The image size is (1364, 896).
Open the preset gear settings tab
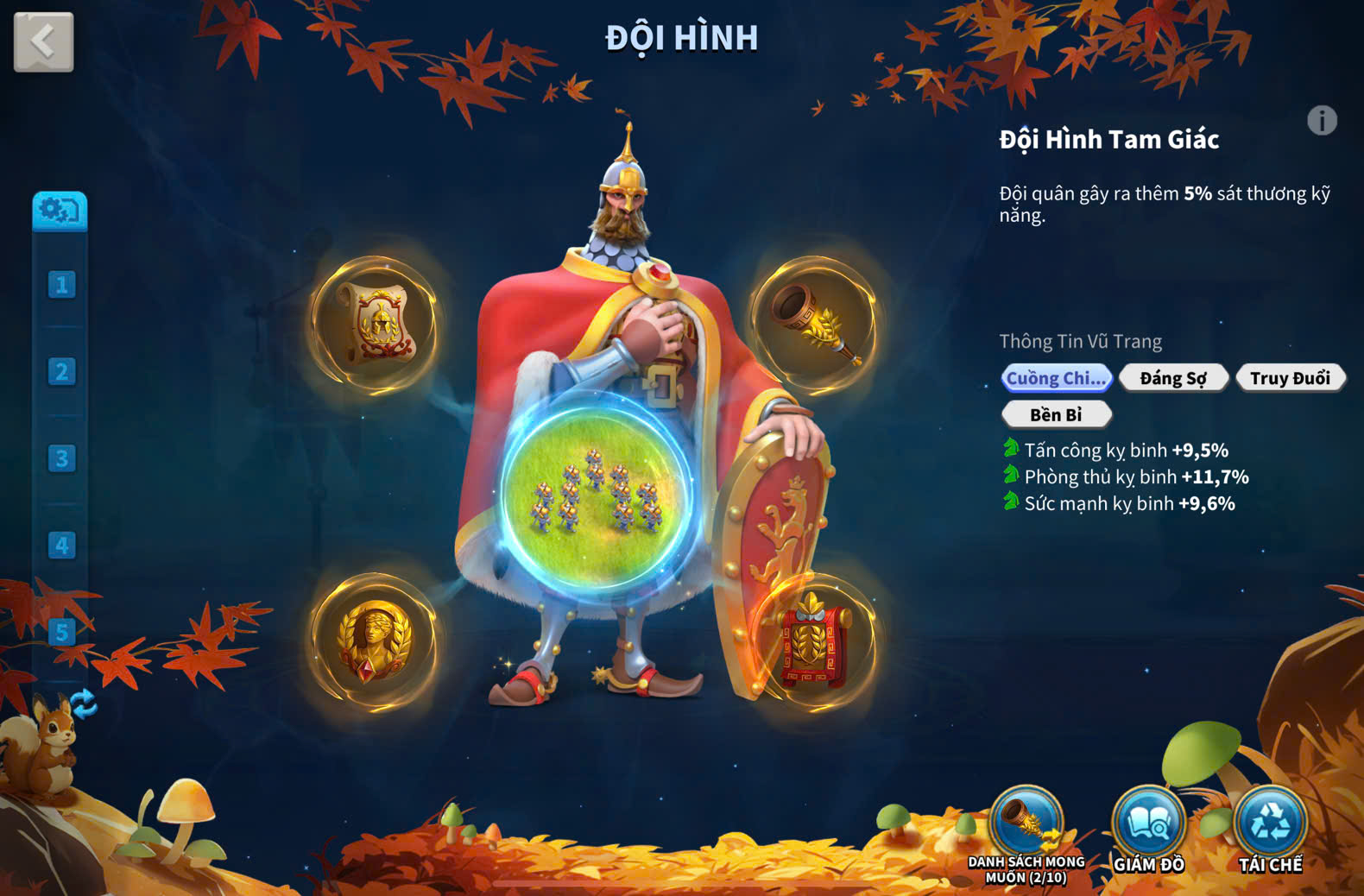60,210
